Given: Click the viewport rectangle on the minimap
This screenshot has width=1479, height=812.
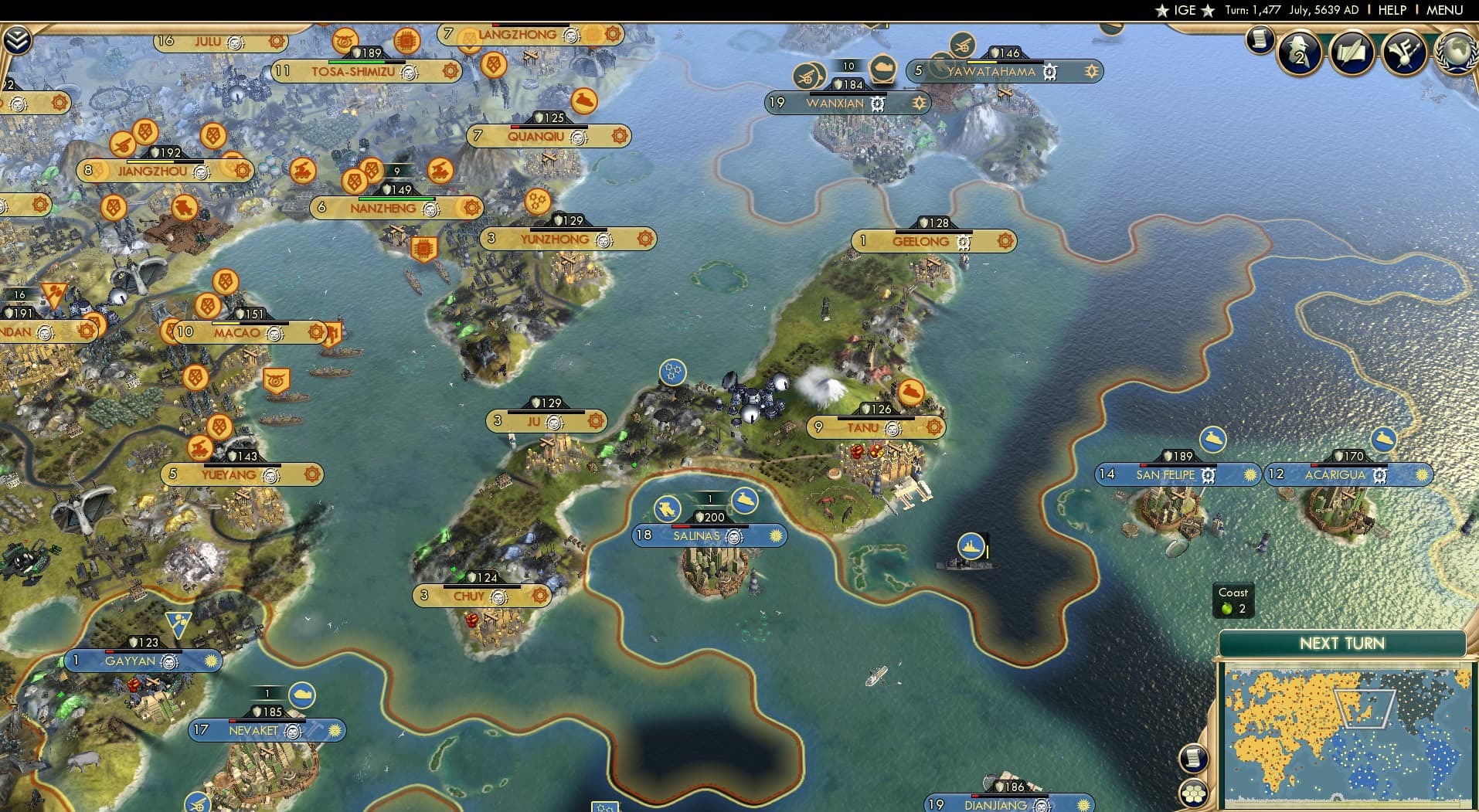Looking at the screenshot, I should tap(1365, 708).
